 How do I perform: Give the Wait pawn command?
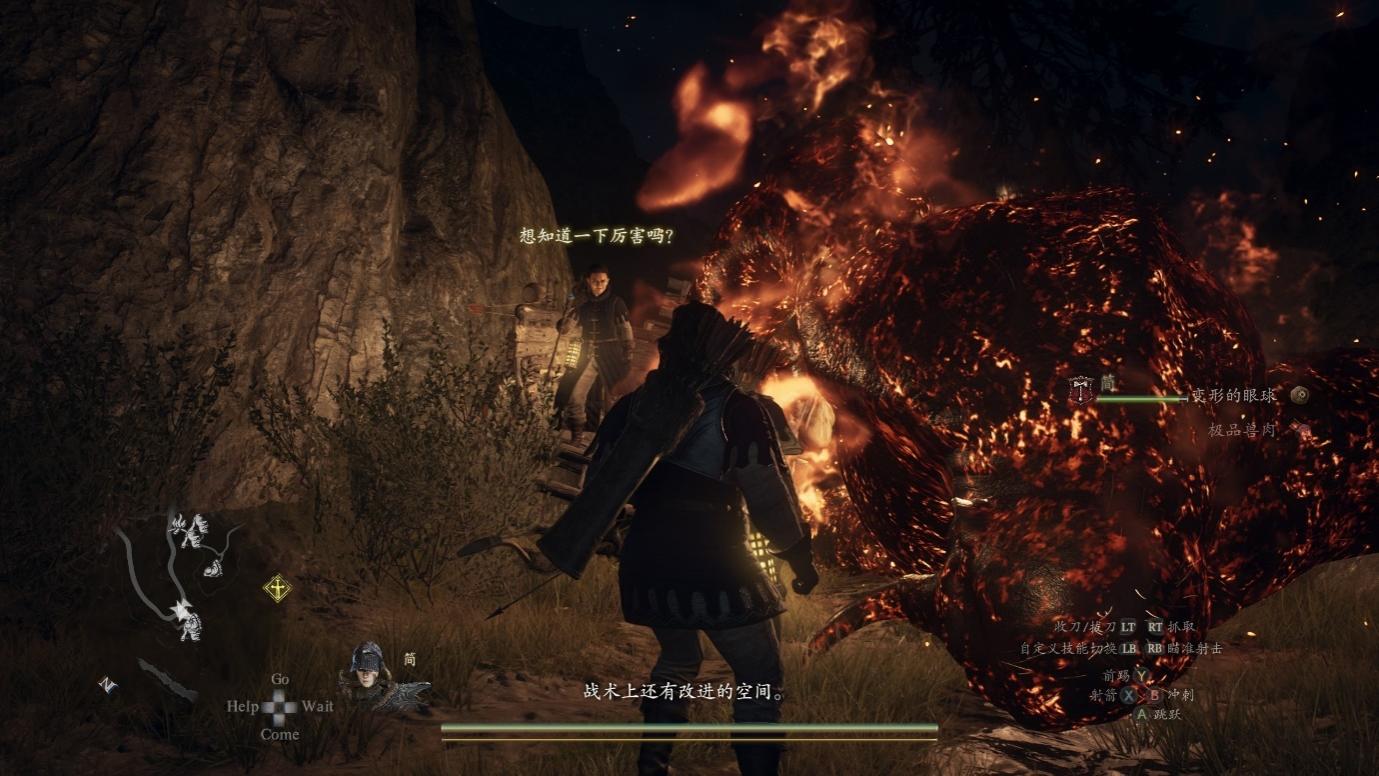coord(318,706)
